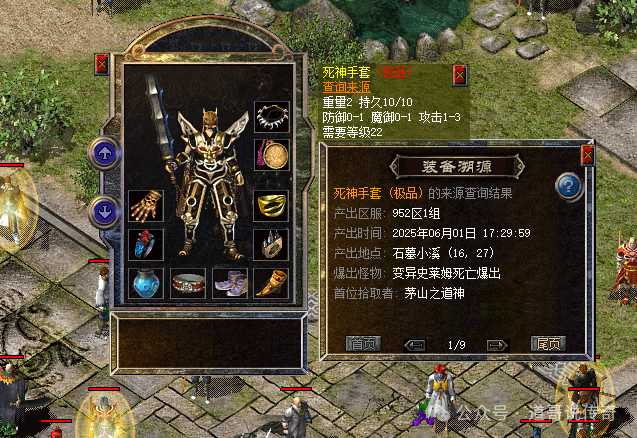Screen dimensions: 637x438
Task: Select the round bronze medal slot
Action: (271, 155)
